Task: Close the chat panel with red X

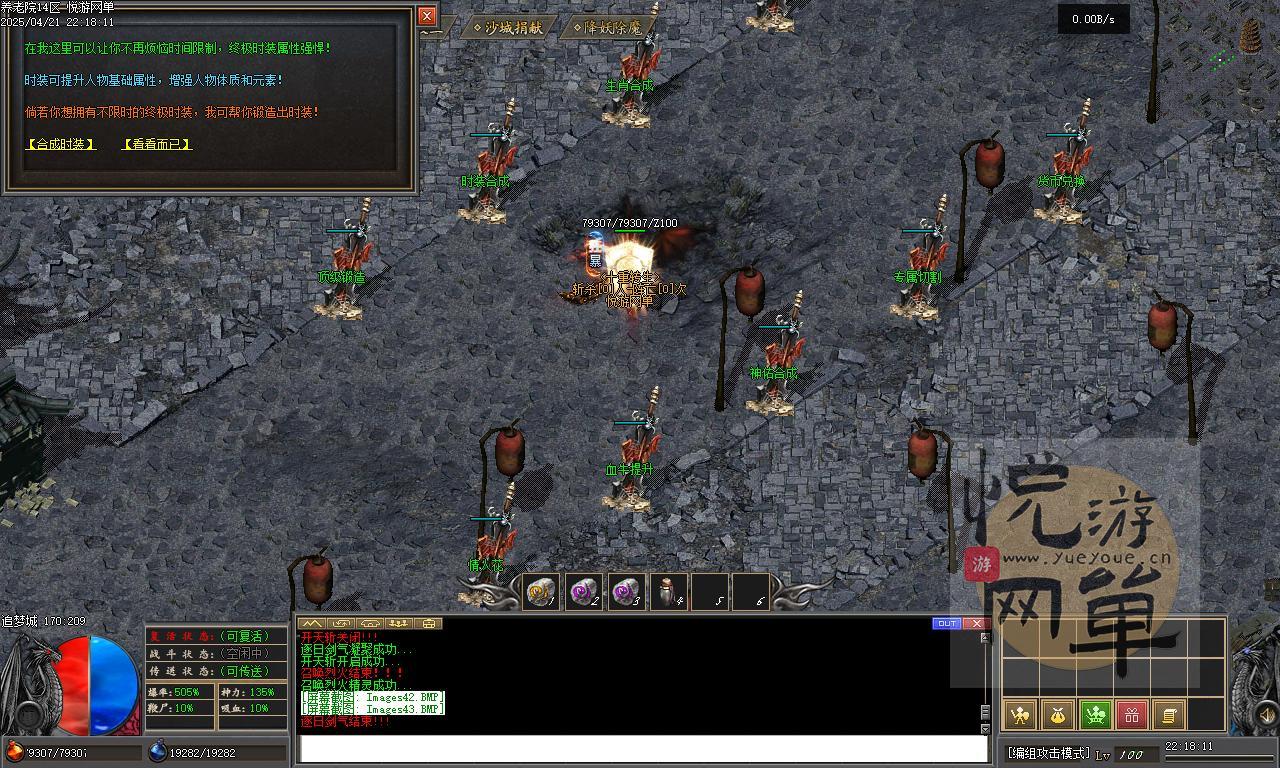Action: (x=976, y=624)
